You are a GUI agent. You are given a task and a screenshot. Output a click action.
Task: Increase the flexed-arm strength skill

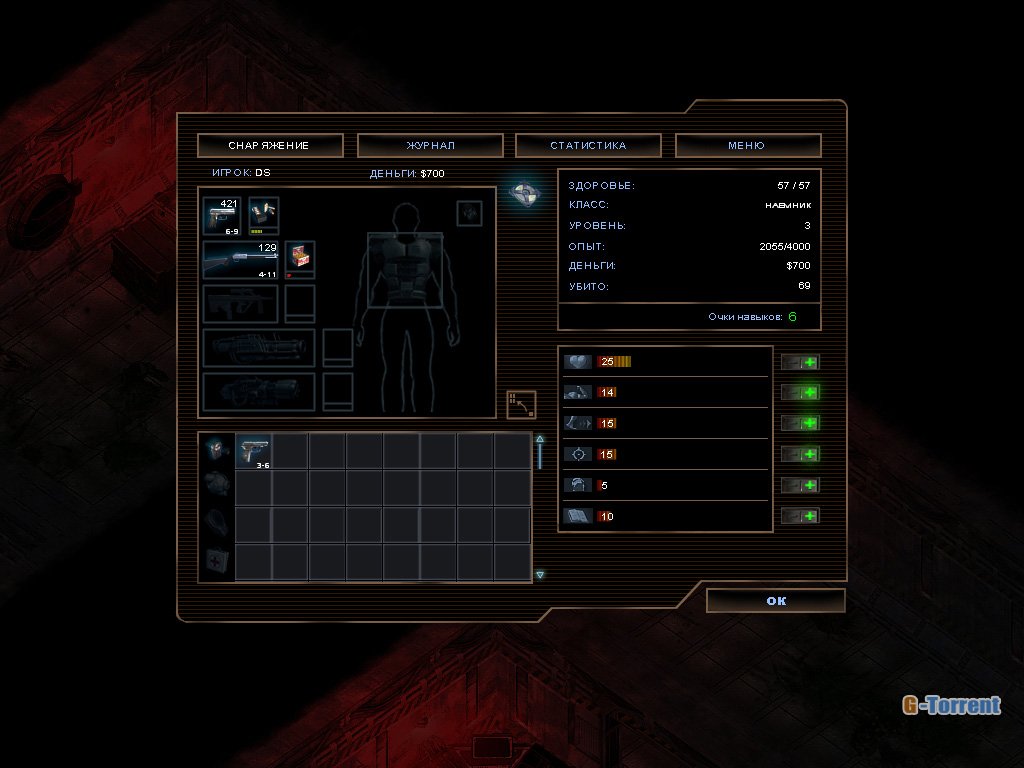click(800, 393)
